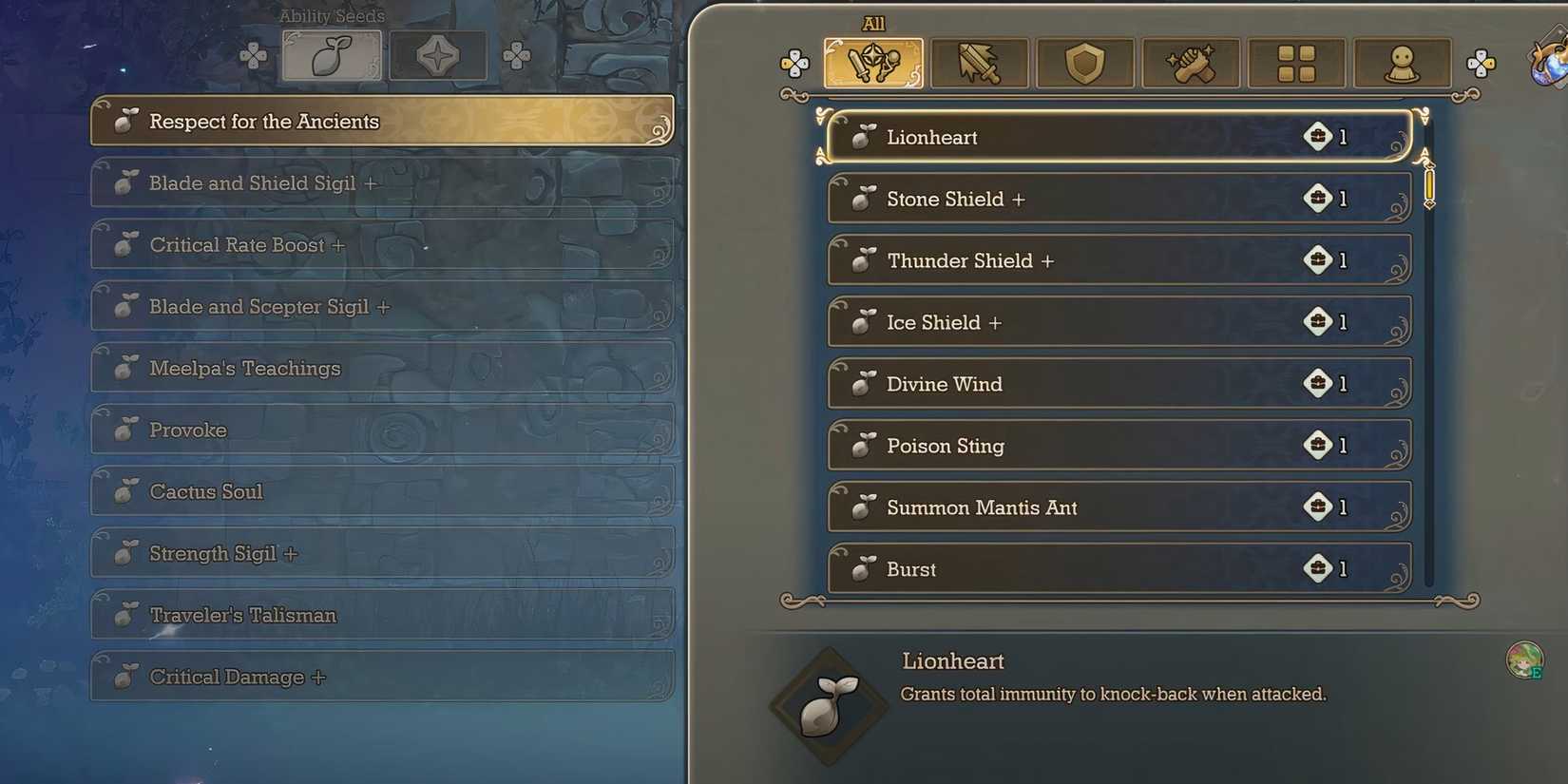Click the seed icon beside Lionheart

[864, 137]
